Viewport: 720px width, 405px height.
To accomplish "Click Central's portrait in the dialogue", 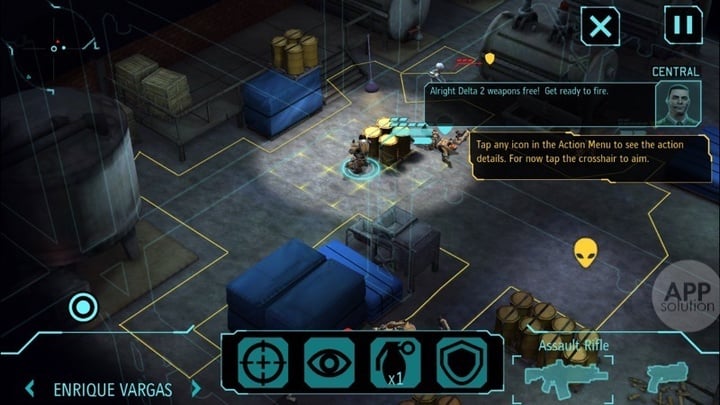I will (677, 102).
